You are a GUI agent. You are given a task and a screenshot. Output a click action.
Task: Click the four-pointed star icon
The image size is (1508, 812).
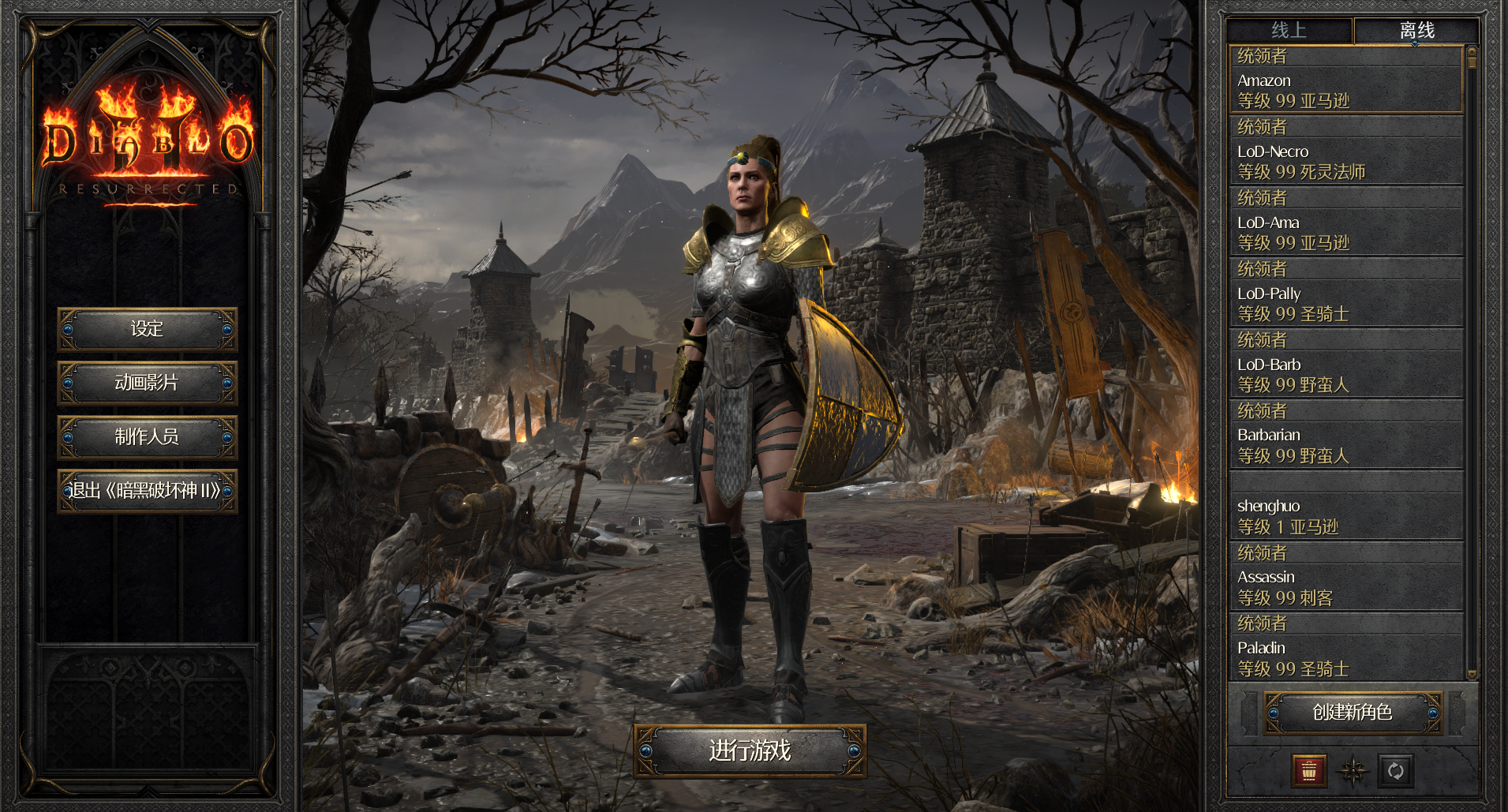click(x=1353, y=771)
